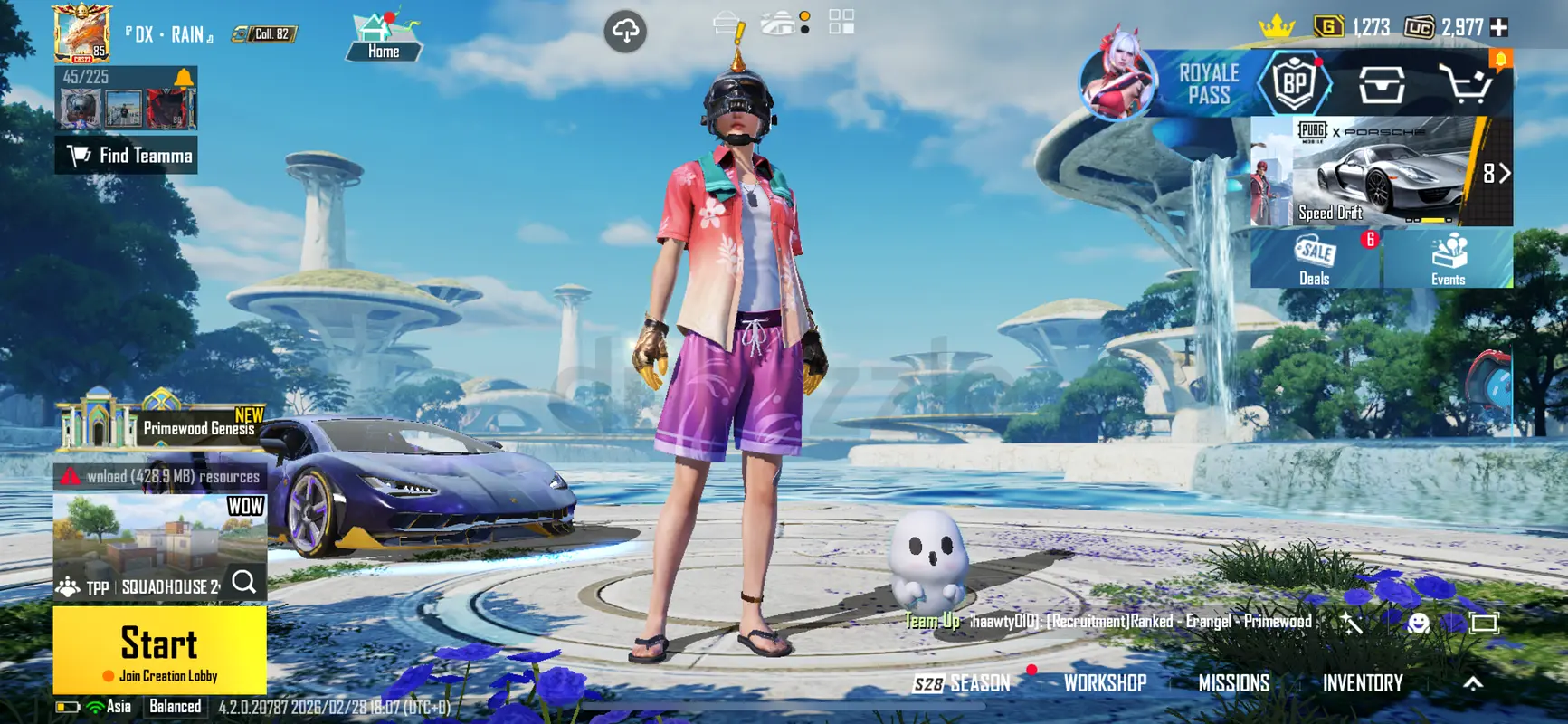The width and height of the screenshot is (1568, 724).
Task: Add UC with the plus button
Action: click(1499, 28)
